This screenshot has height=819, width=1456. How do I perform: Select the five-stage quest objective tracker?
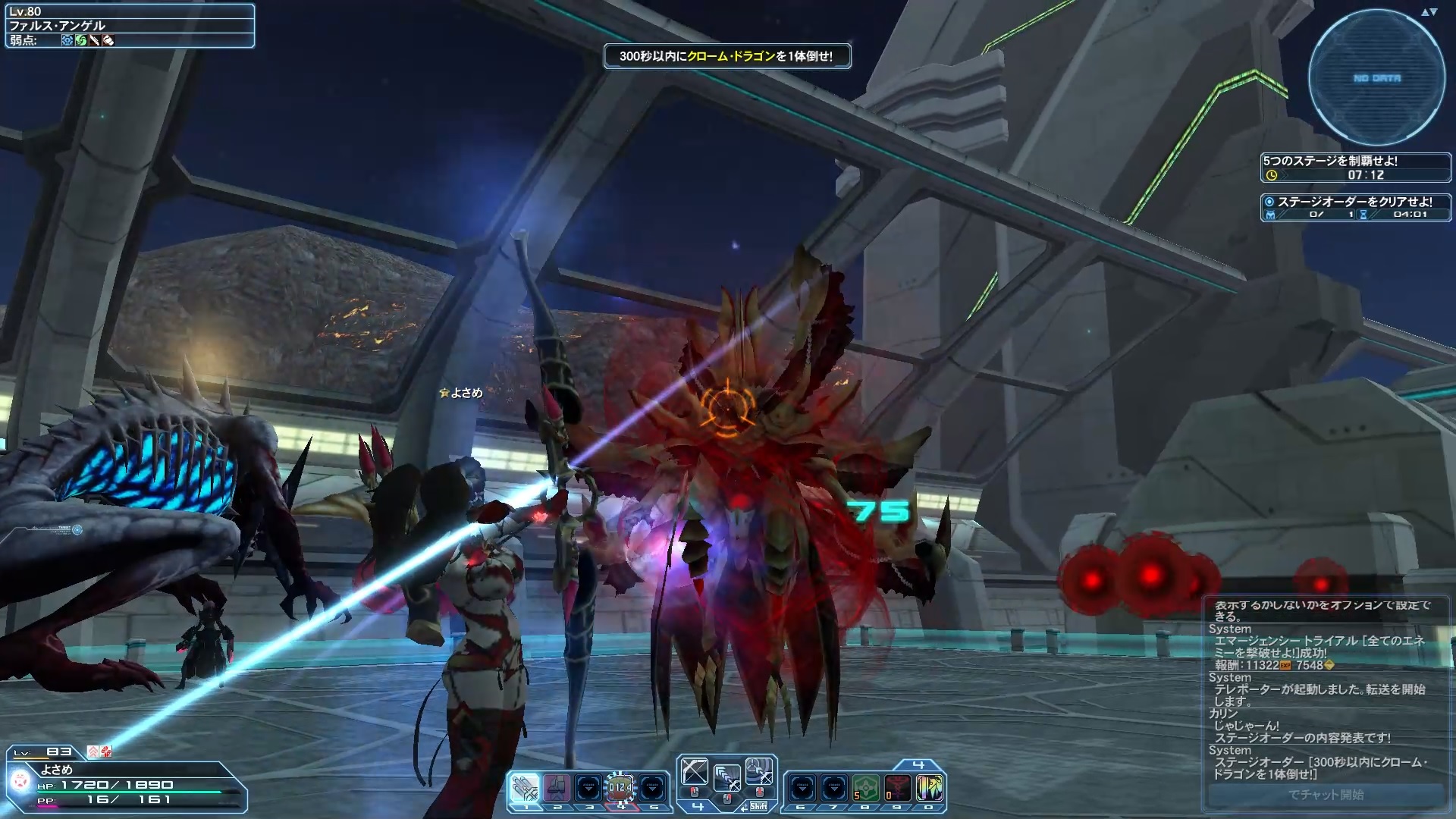point(1355,168)
